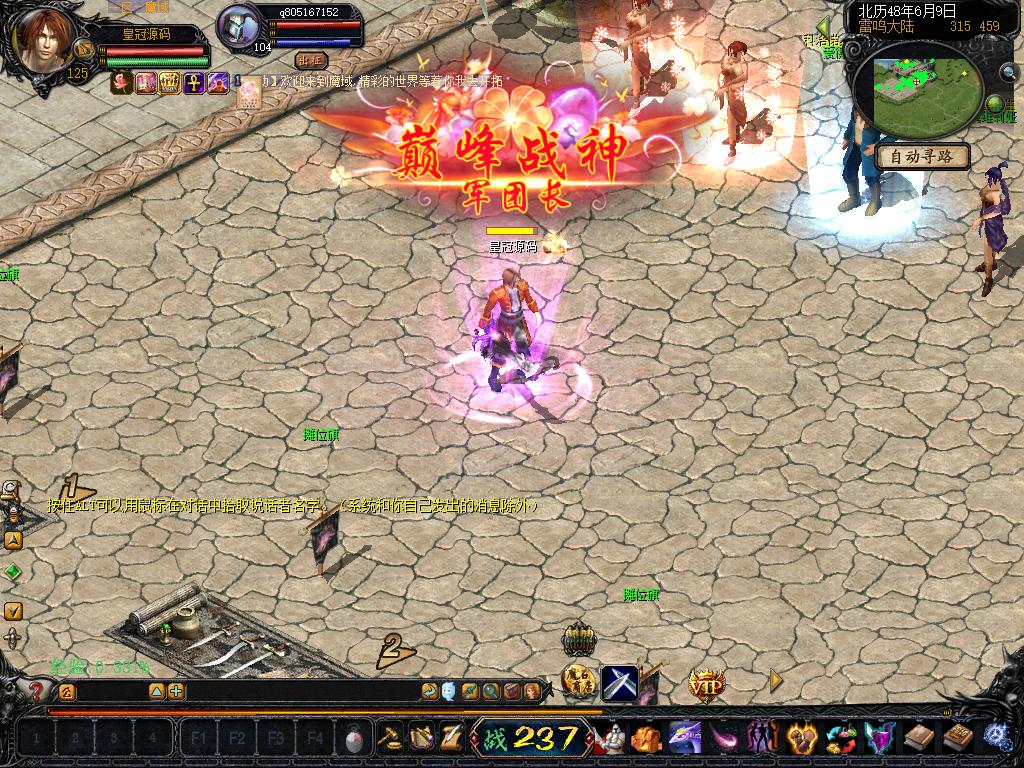Image resolution: width=1024 pixels, height=768 pixels.
Task: Click the blue gear settings icon
Action: click(998, 738)
